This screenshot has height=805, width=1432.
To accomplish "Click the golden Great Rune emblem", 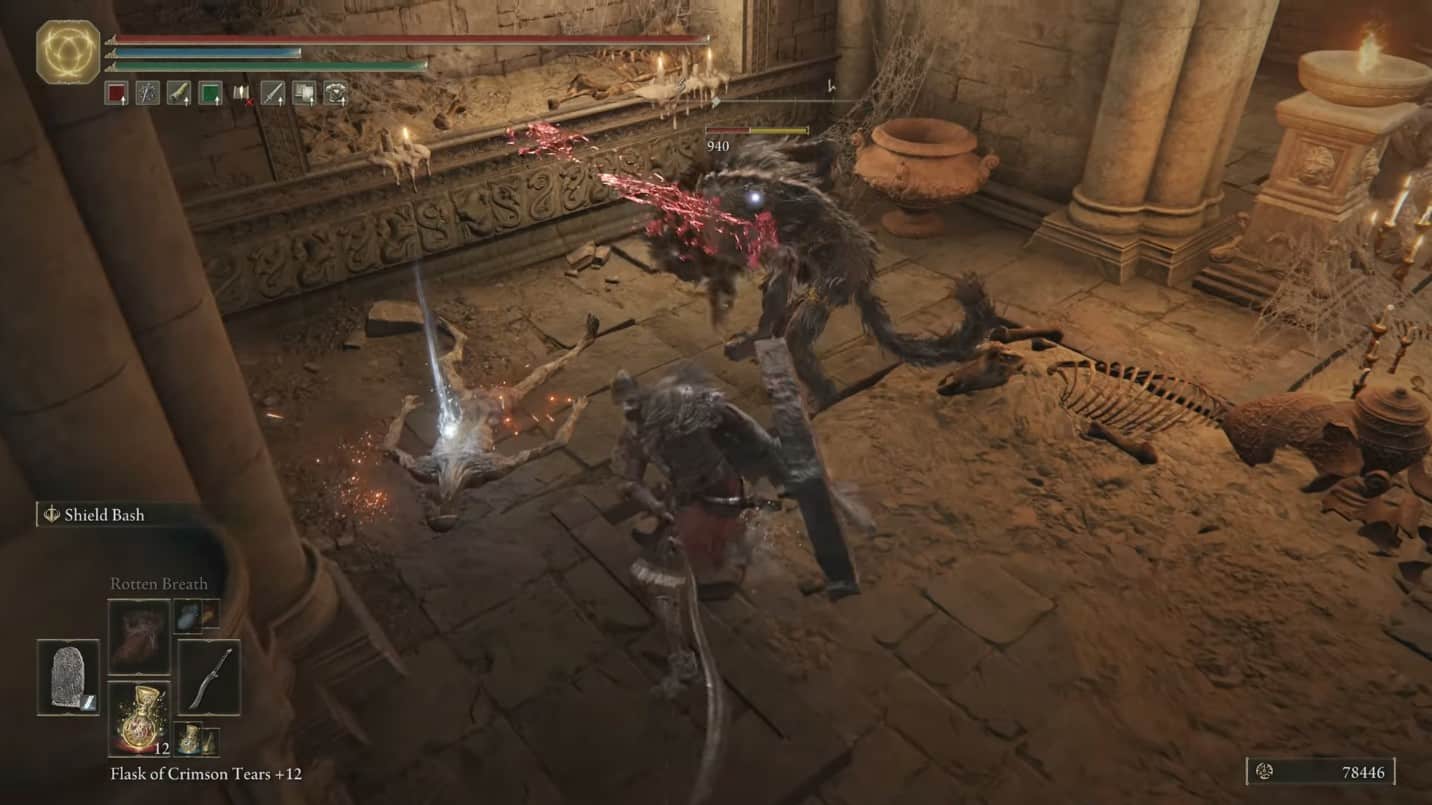I will click(68, 52).
